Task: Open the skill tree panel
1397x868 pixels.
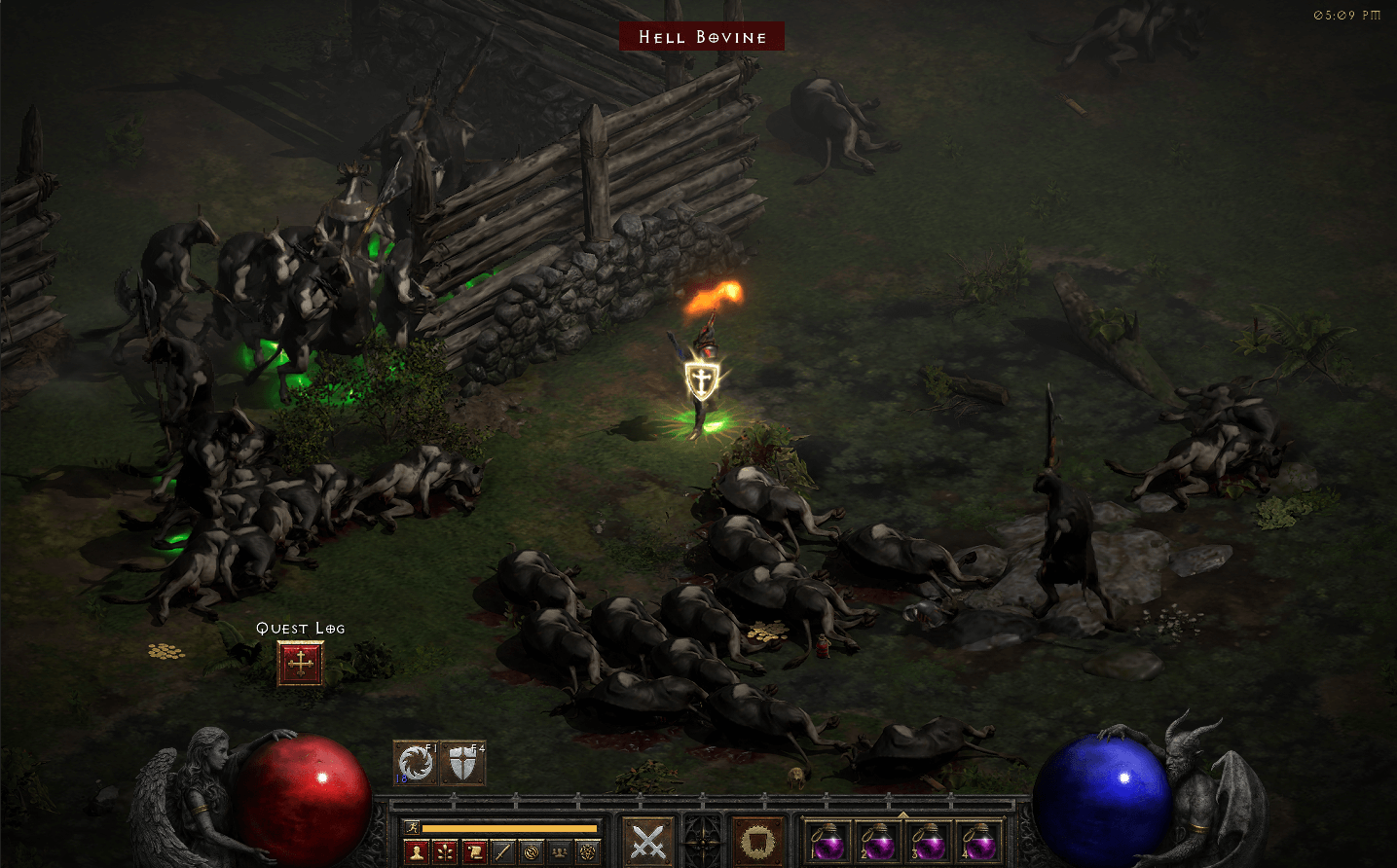Action: [446, 851]
